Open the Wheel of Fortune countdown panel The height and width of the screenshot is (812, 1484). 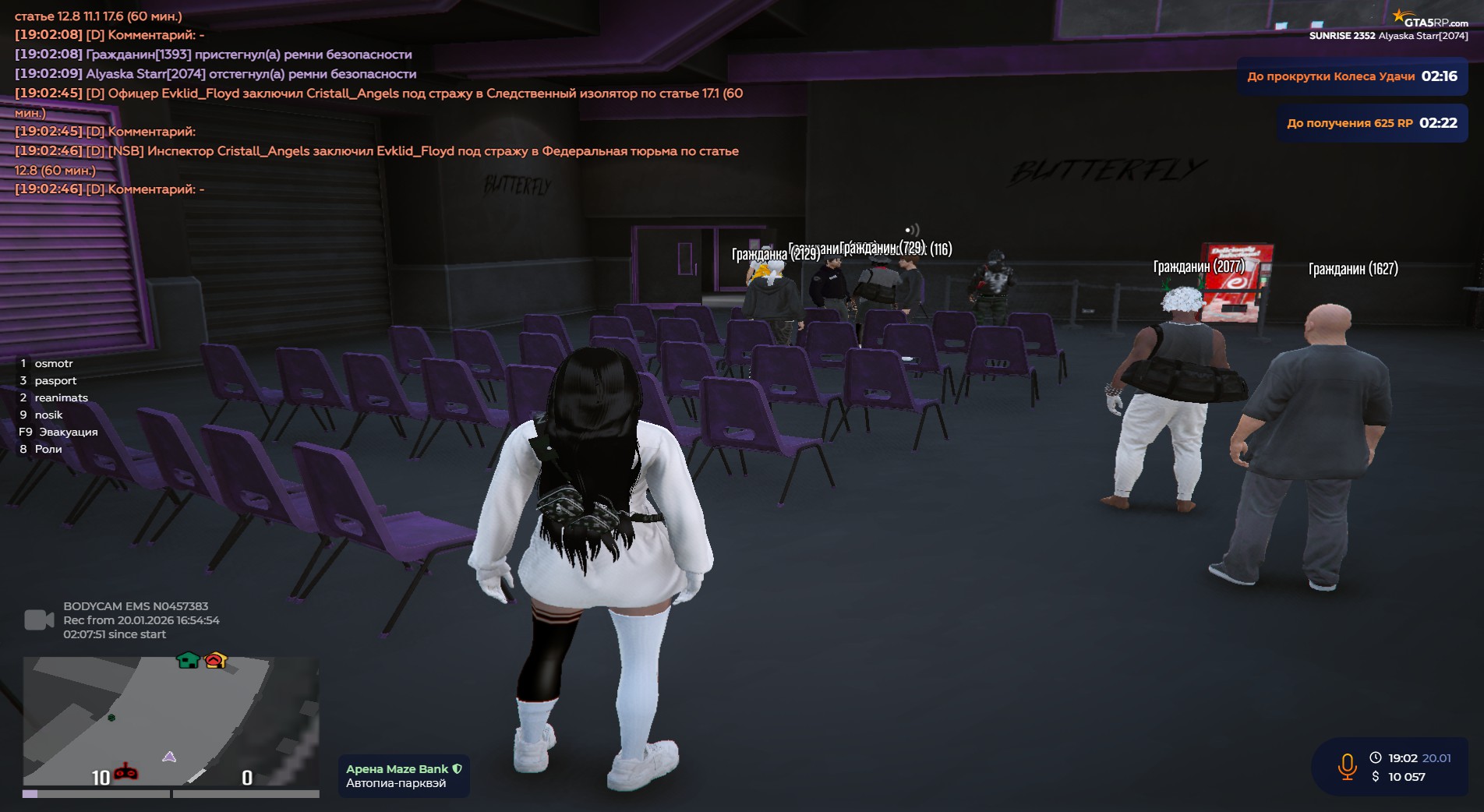point(1351,76)
